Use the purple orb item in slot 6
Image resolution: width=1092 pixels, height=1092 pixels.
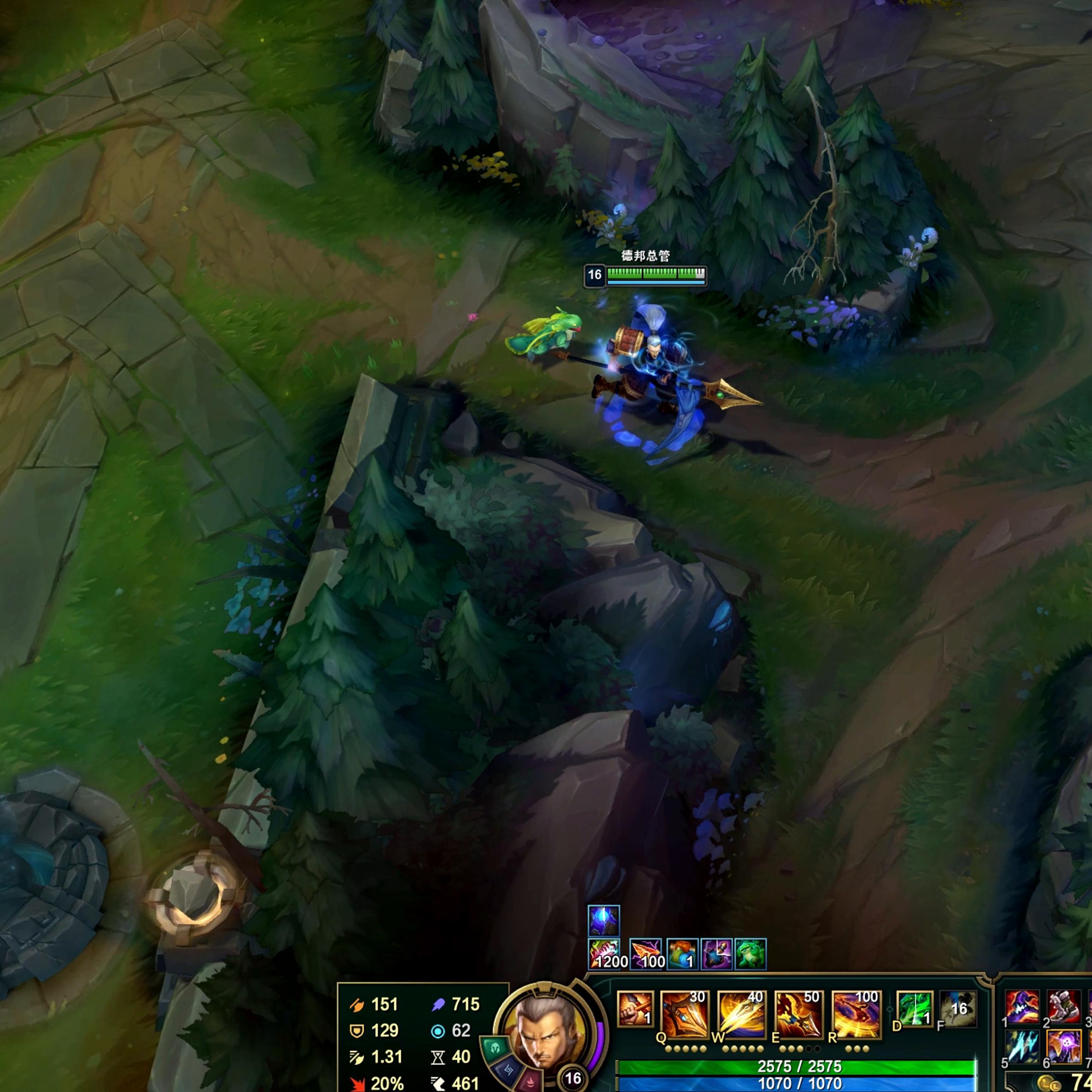[1062, 1046]
